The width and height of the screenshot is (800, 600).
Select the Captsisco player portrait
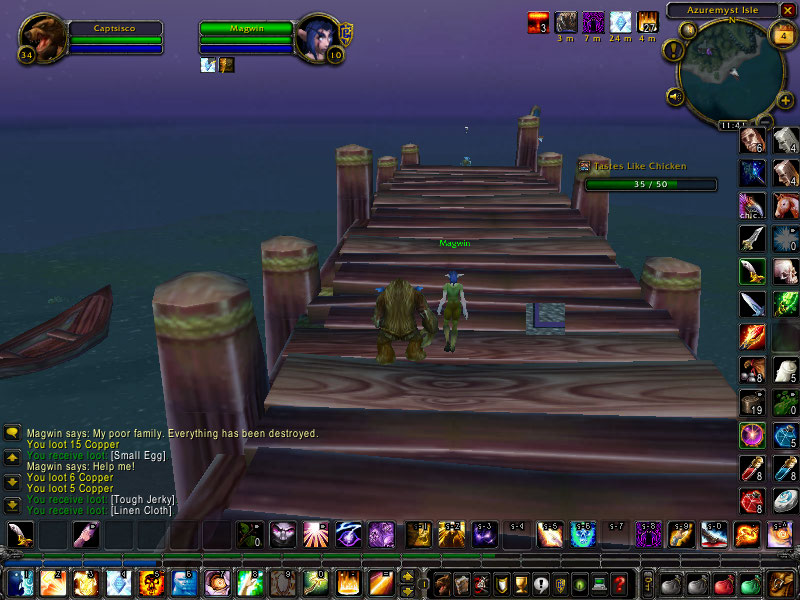coord(42,37)
